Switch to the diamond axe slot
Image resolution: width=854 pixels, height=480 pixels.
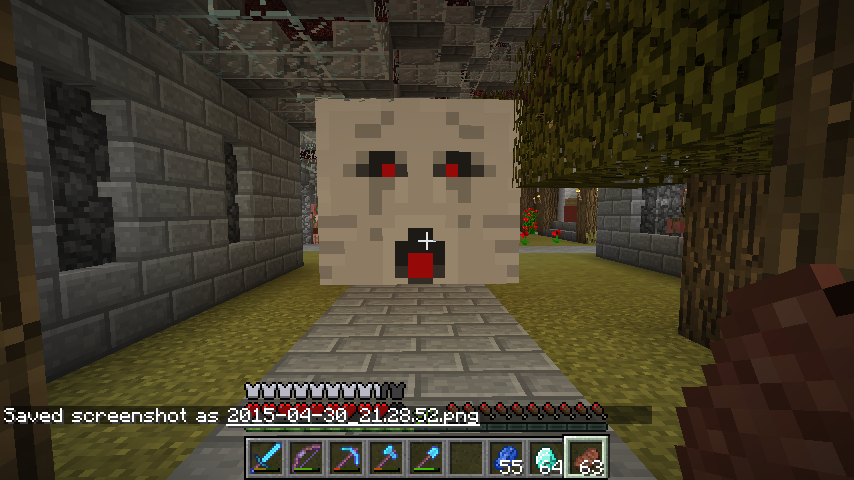[x=384, y=458]
